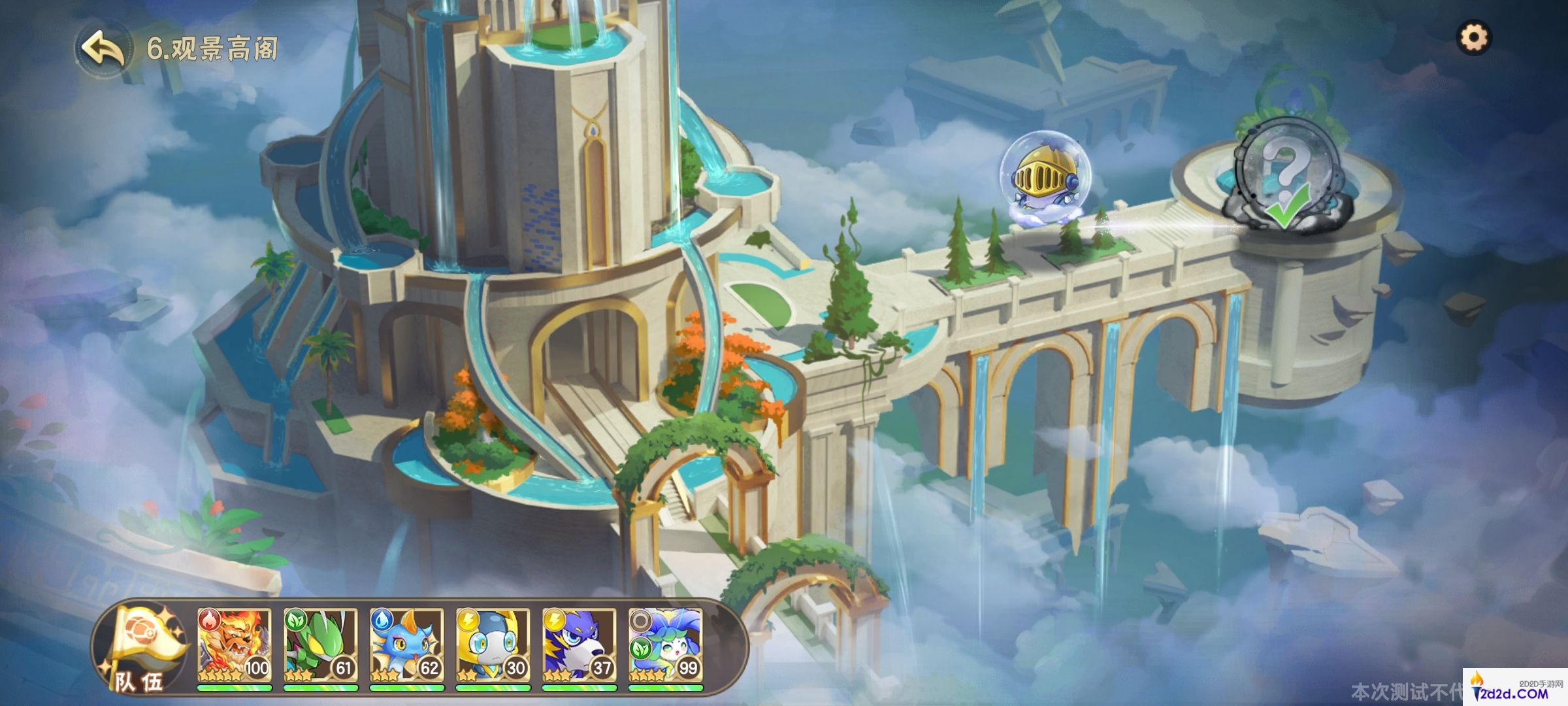Select the grass fairy monster, level 99
The width and height of the screenshot is (1568, 706).
[665, 646]
